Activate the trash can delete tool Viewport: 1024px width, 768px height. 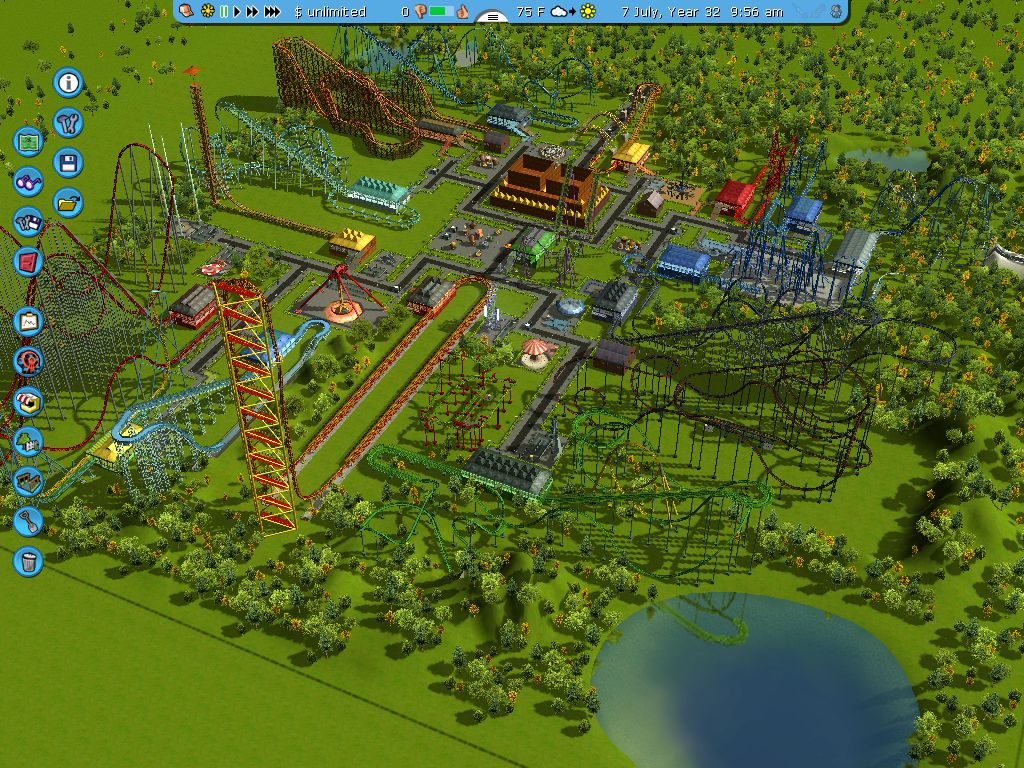click(x=29, y=561)
